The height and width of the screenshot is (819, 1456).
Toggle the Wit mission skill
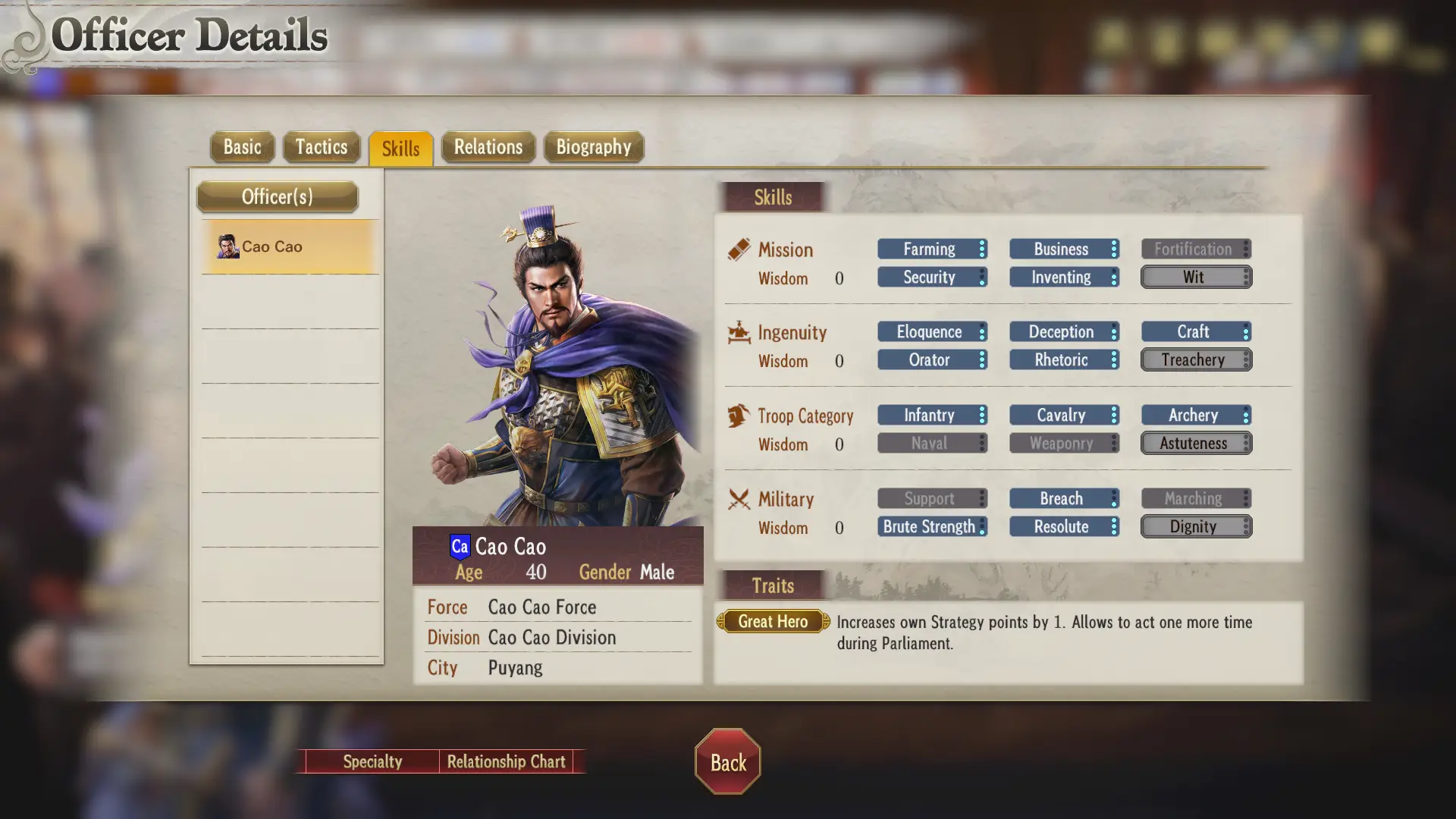coord(1195,277)
